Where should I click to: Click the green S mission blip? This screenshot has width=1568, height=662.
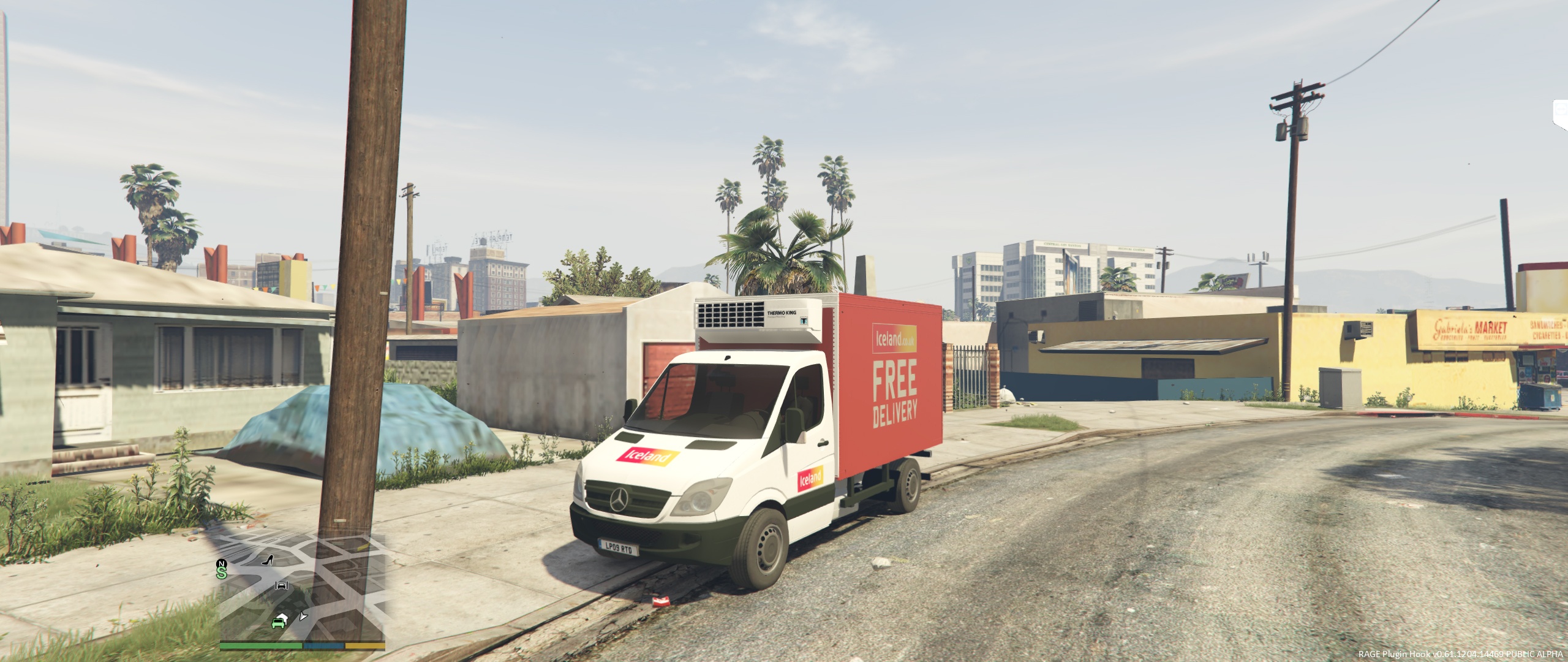[221, 573]
